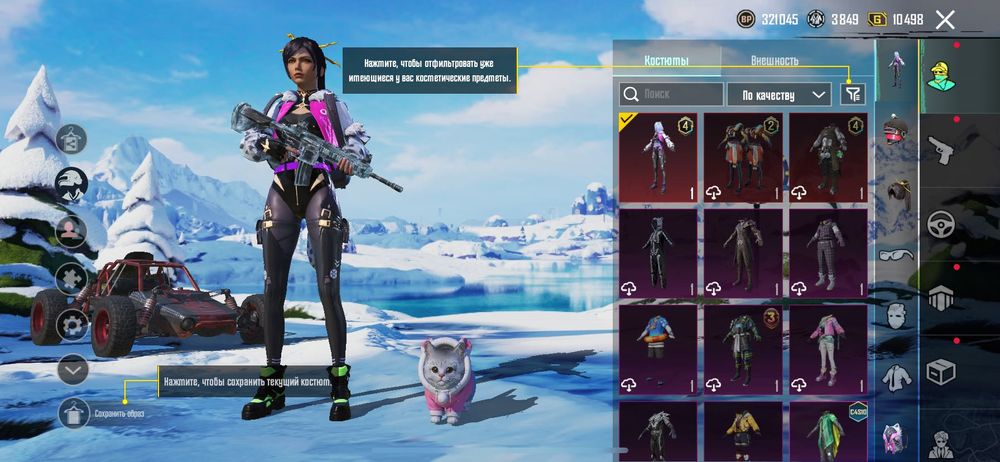
Task: Open the crate box category
Action: (x=940, y=371)
